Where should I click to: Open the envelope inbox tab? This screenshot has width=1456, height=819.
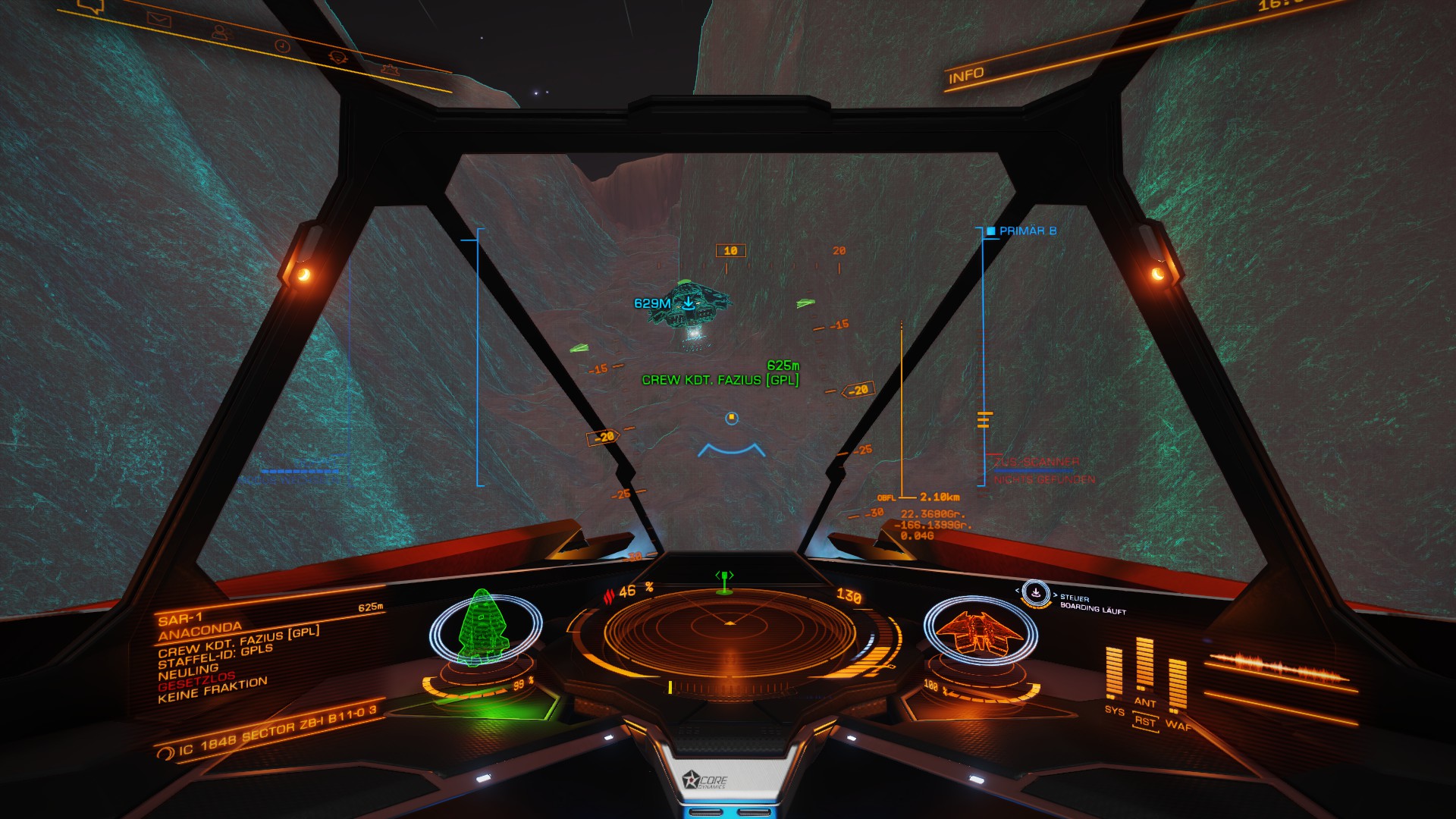coord(160,20)
